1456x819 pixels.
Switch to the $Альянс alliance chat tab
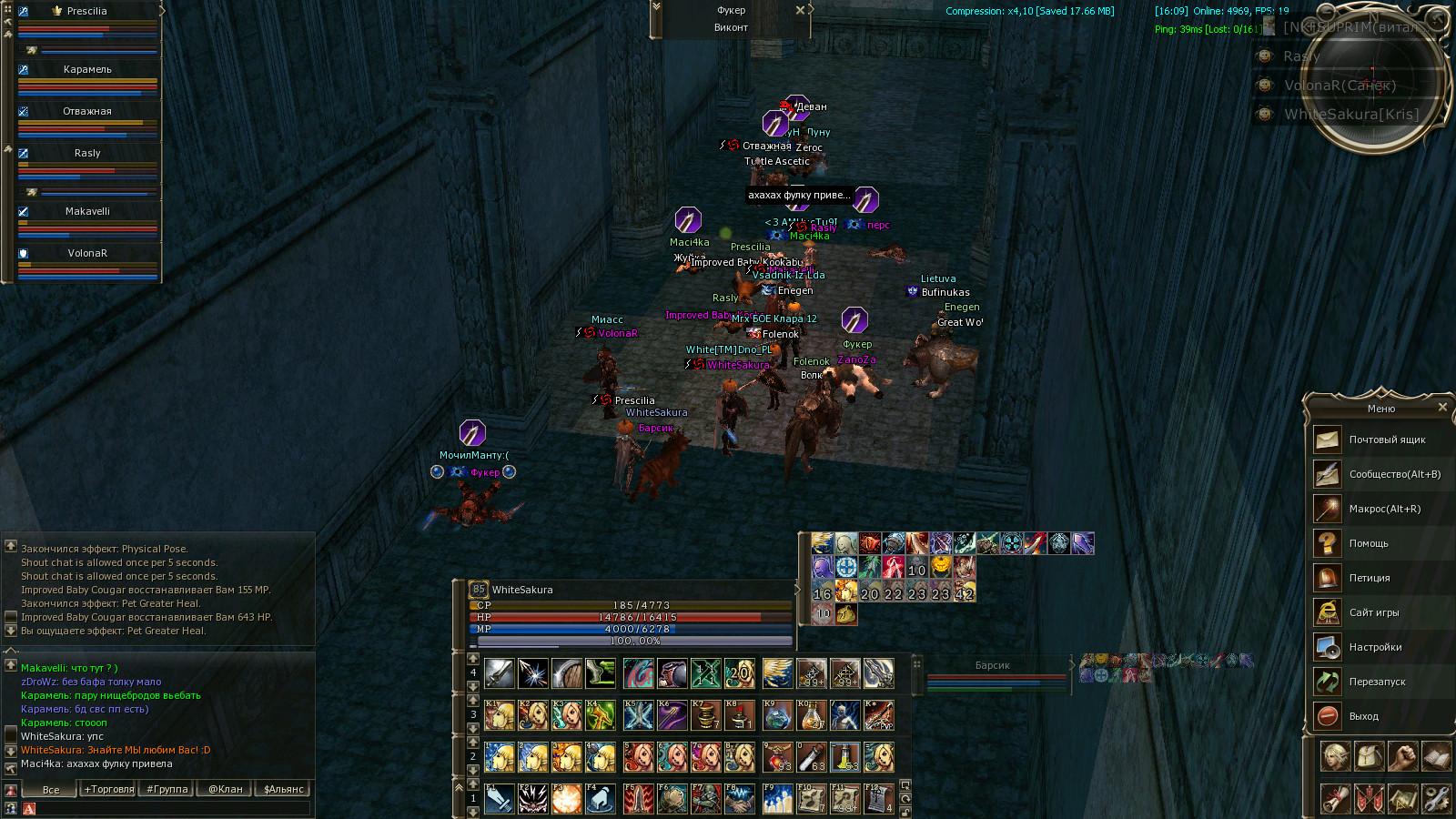pyautogui.click(x=283, y=789)
